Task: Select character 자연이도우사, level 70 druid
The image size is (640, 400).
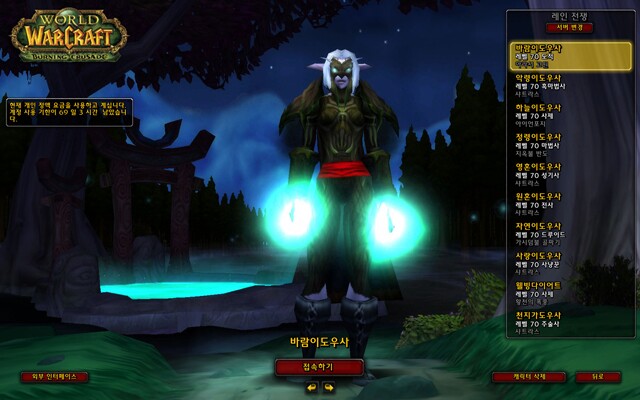Action: 572,233
